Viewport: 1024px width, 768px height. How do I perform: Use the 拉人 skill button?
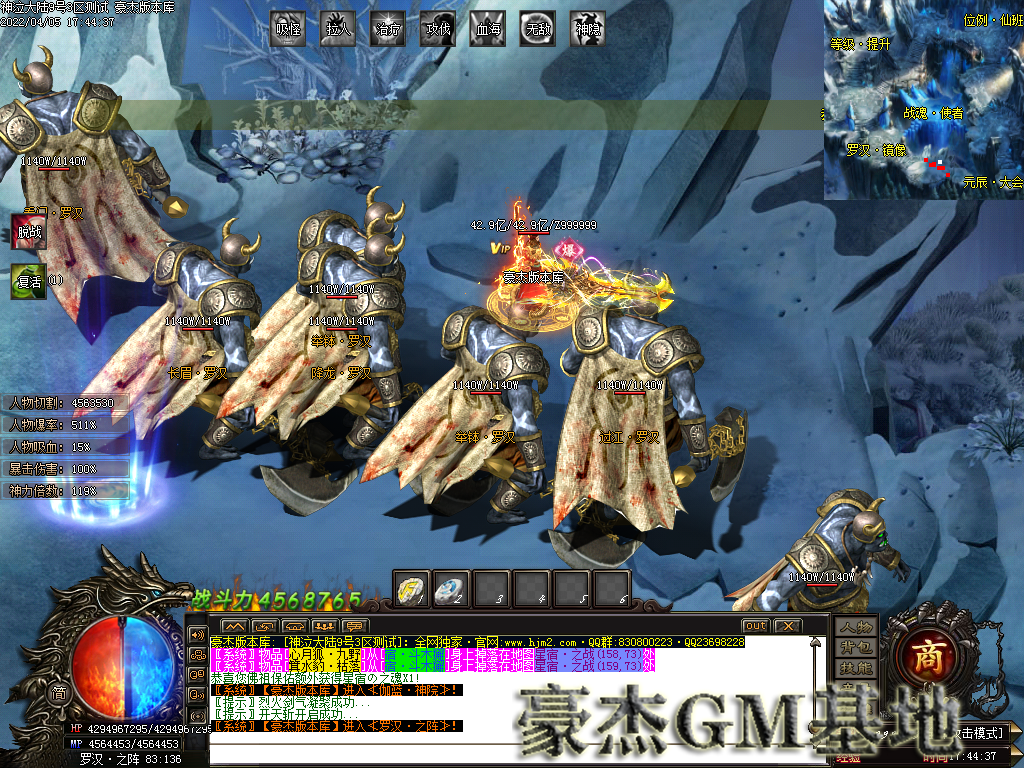pyautogui.click(x=338, y=29)
